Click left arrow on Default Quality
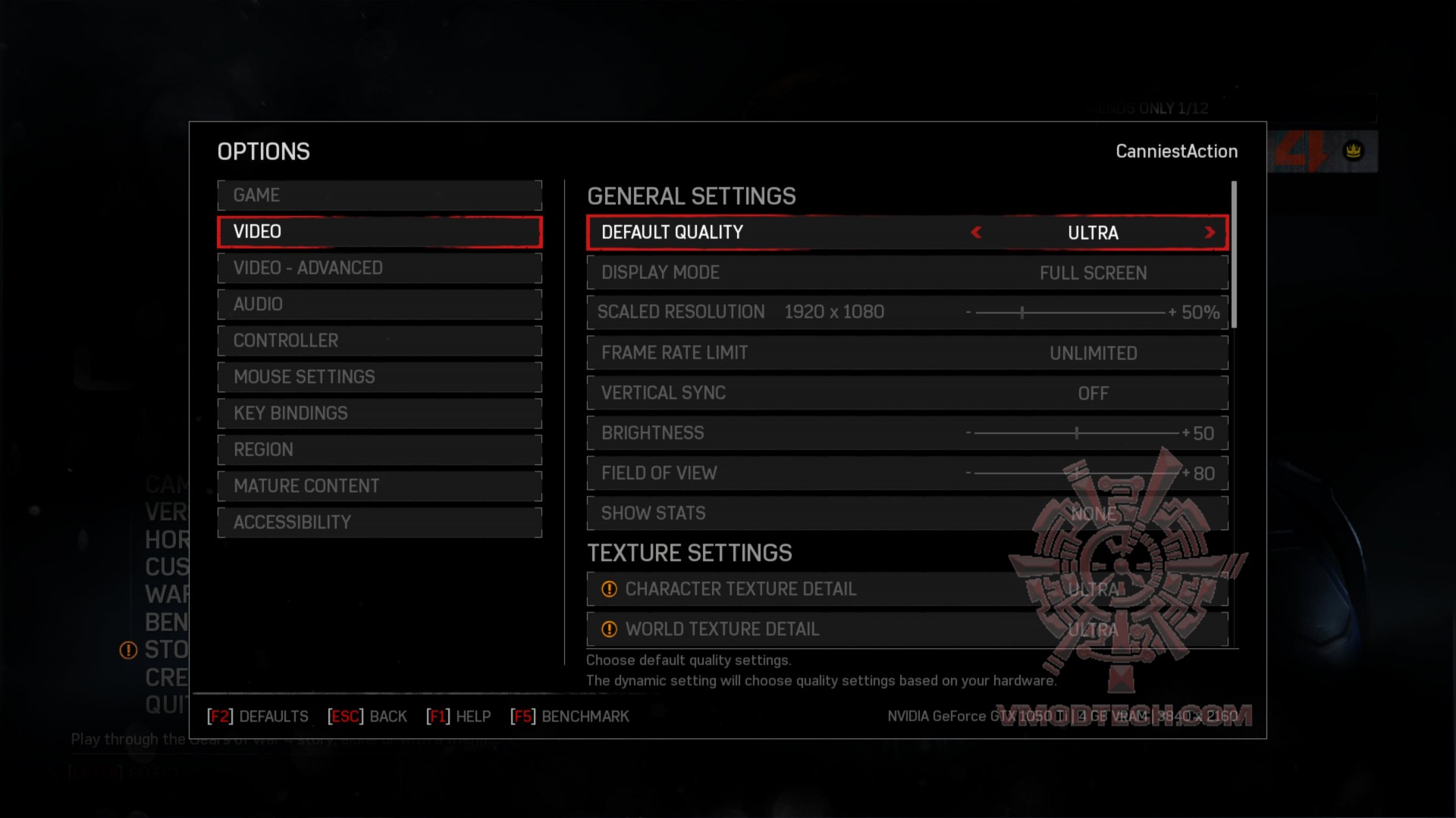The height and width of the screenshot is (818, 1456). pyautogui.click(x=976, y=233)
